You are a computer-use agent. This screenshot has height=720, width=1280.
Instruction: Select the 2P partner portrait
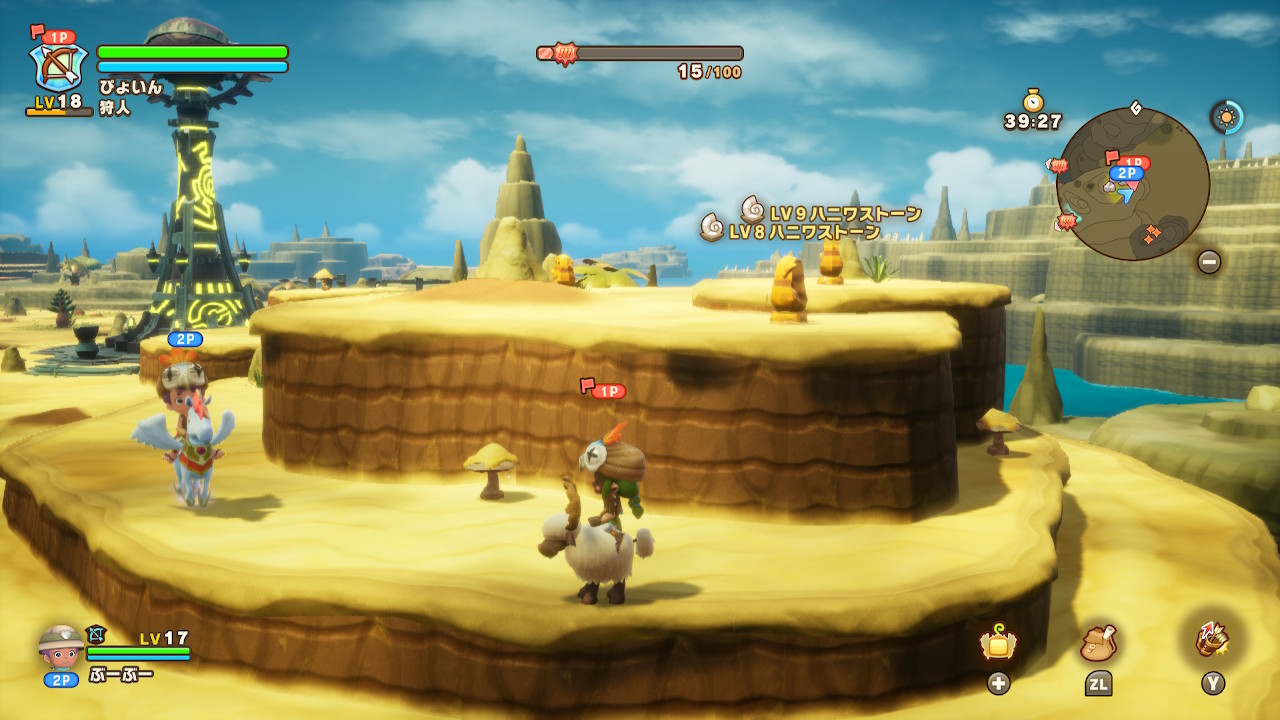tap(61, 648)
